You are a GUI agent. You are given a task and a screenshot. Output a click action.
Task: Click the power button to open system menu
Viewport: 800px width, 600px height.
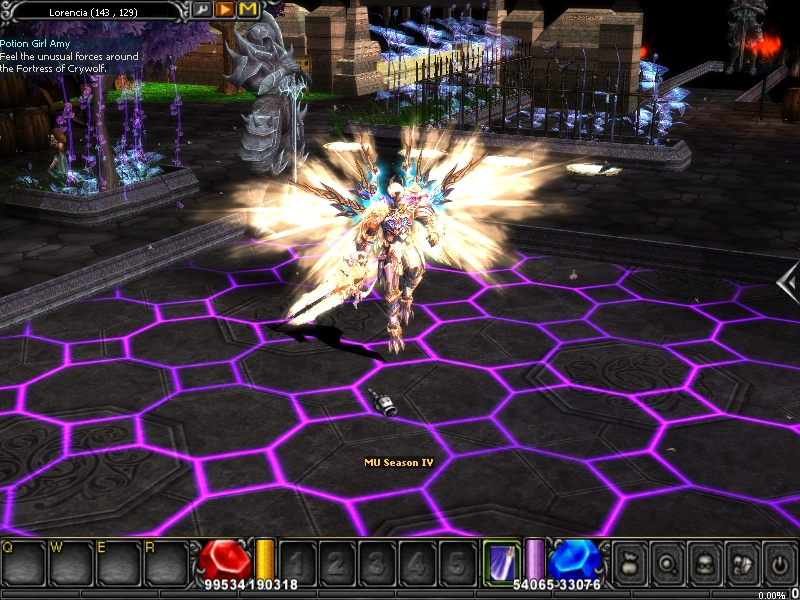click(778, 563)
